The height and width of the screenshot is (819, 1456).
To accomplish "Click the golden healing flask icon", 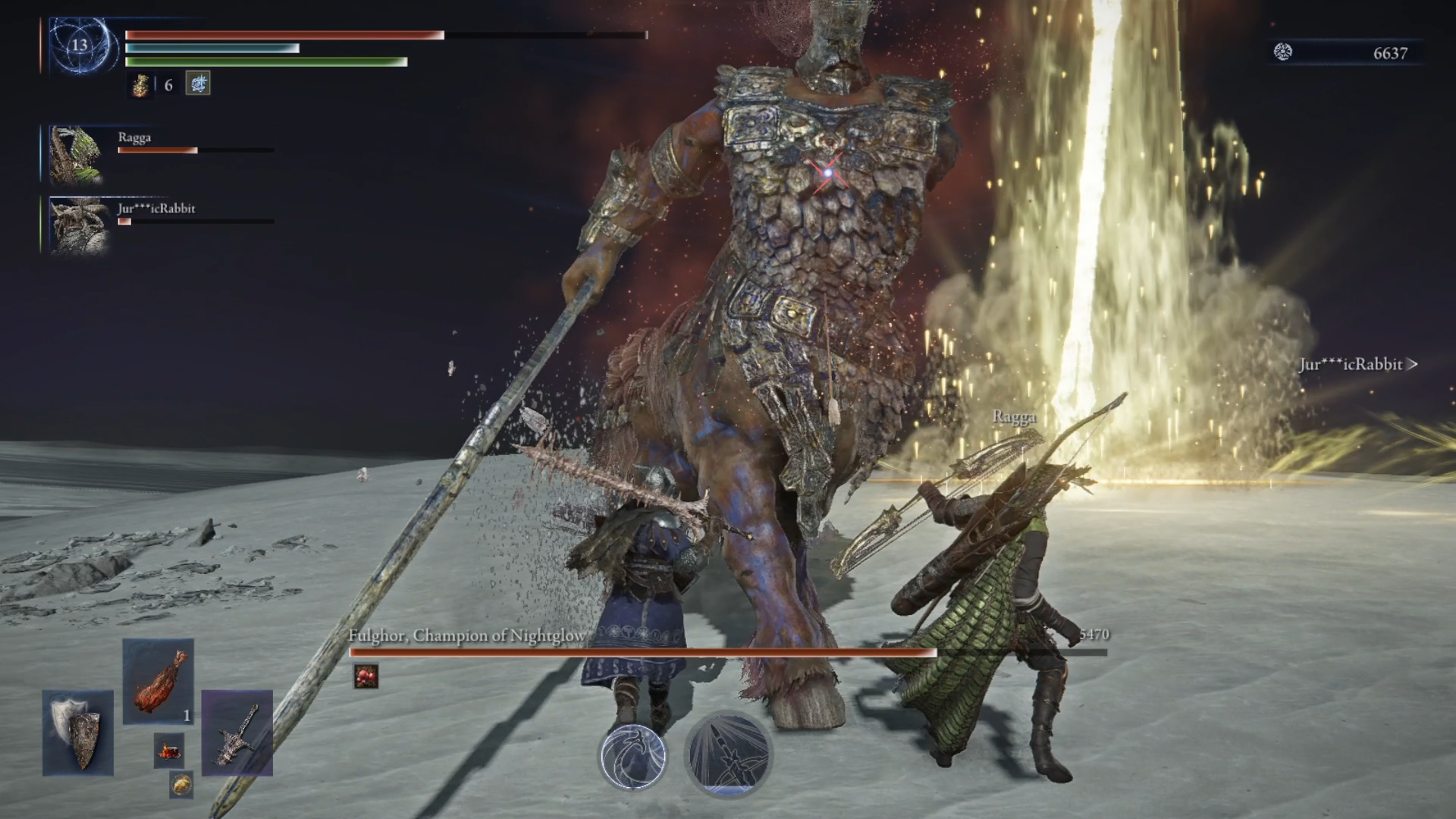I will tap(140, 85).
